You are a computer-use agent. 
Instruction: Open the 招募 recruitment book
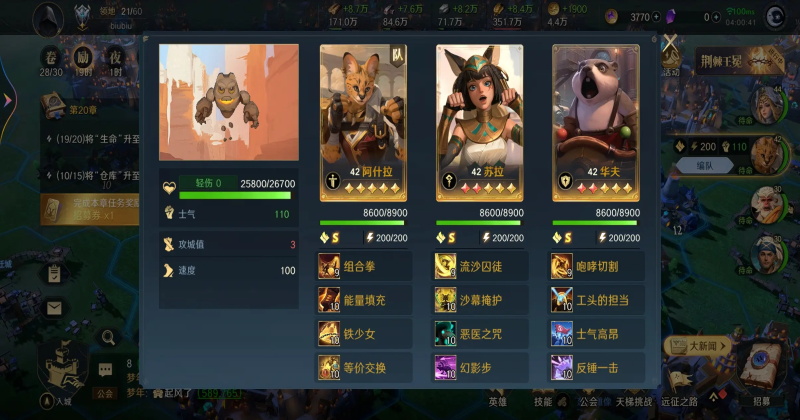762,370
